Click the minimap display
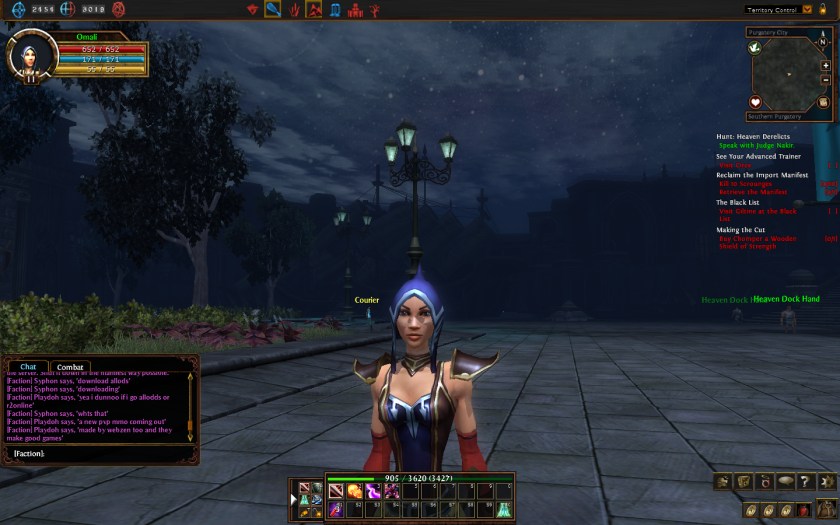The image size is (840, 525). pos(789,74)
